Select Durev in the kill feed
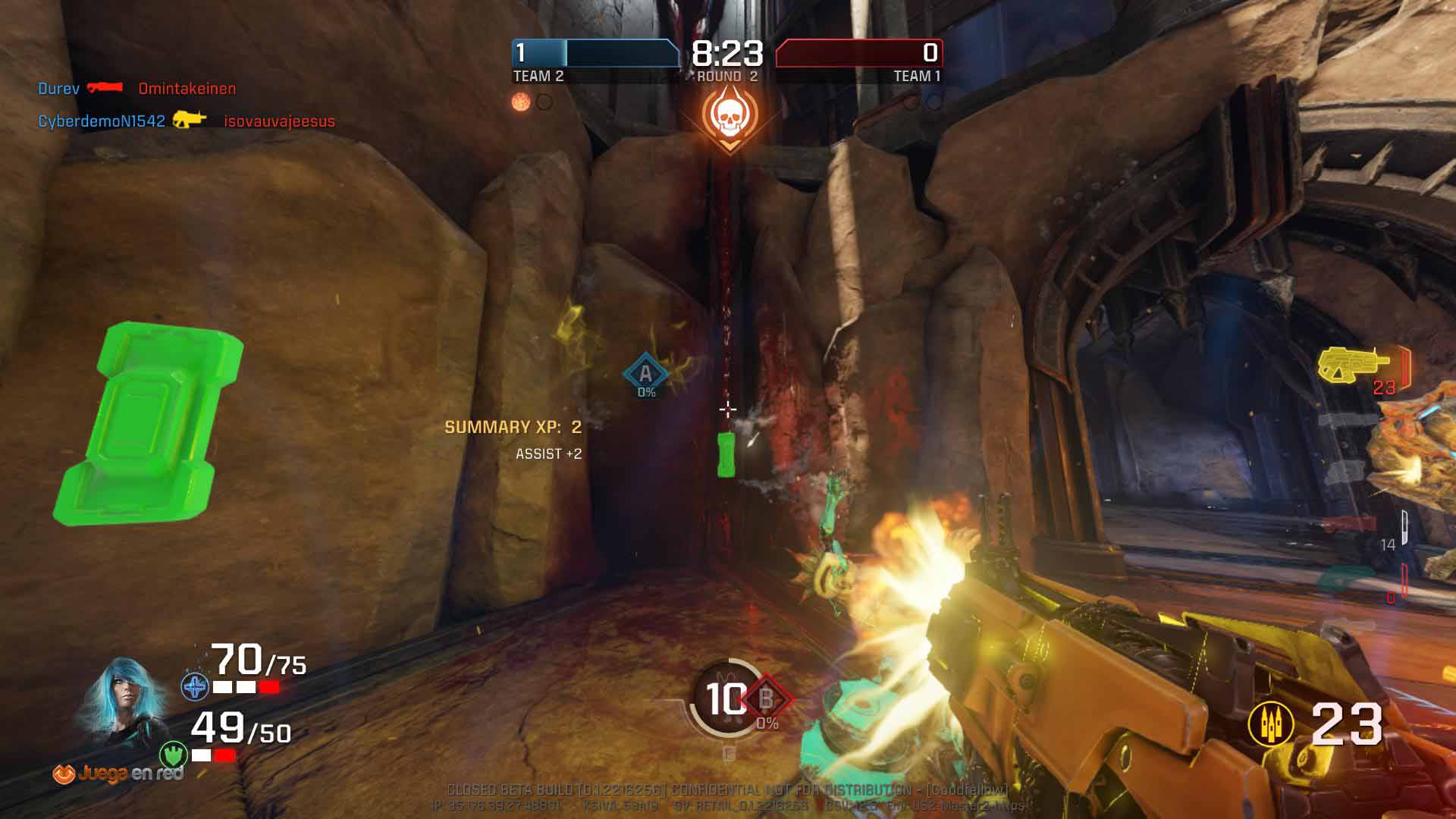1456x819 pixels. (58, 89)
